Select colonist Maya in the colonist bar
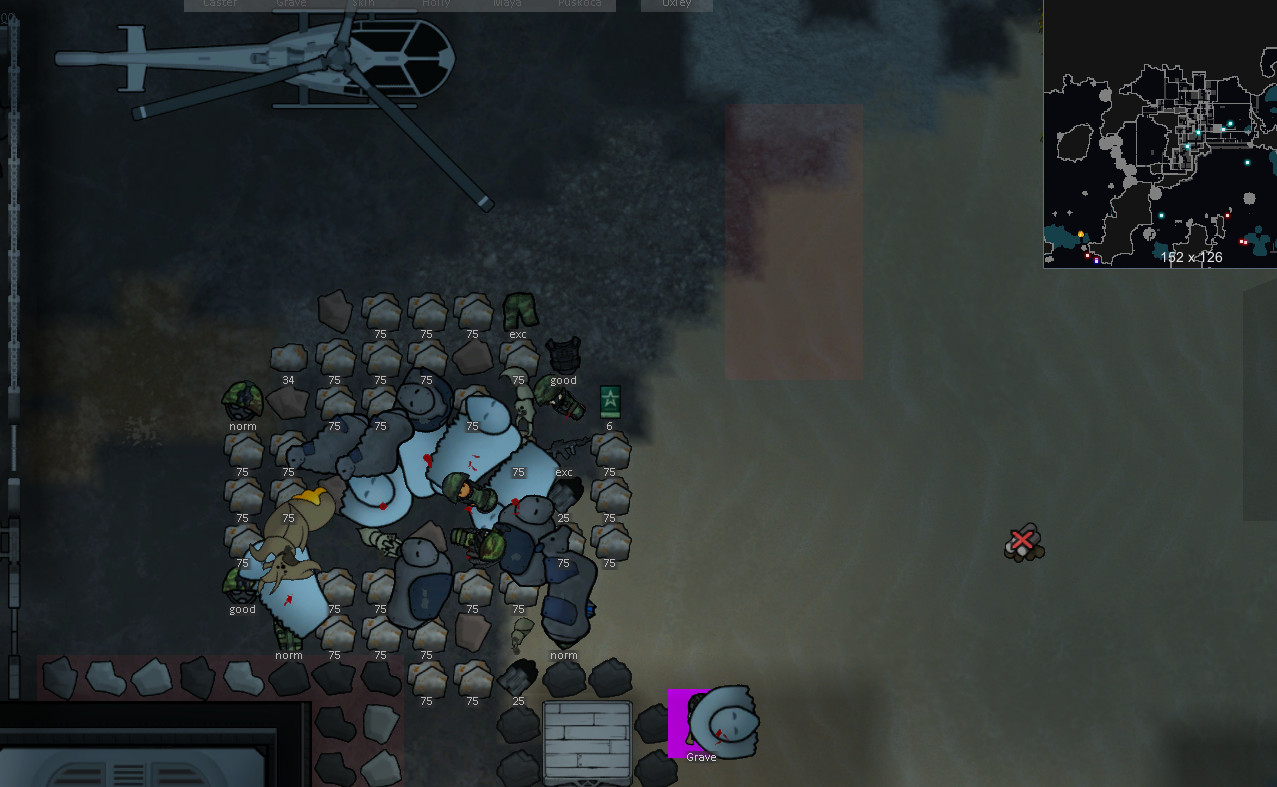 click(x=507, y=4)
